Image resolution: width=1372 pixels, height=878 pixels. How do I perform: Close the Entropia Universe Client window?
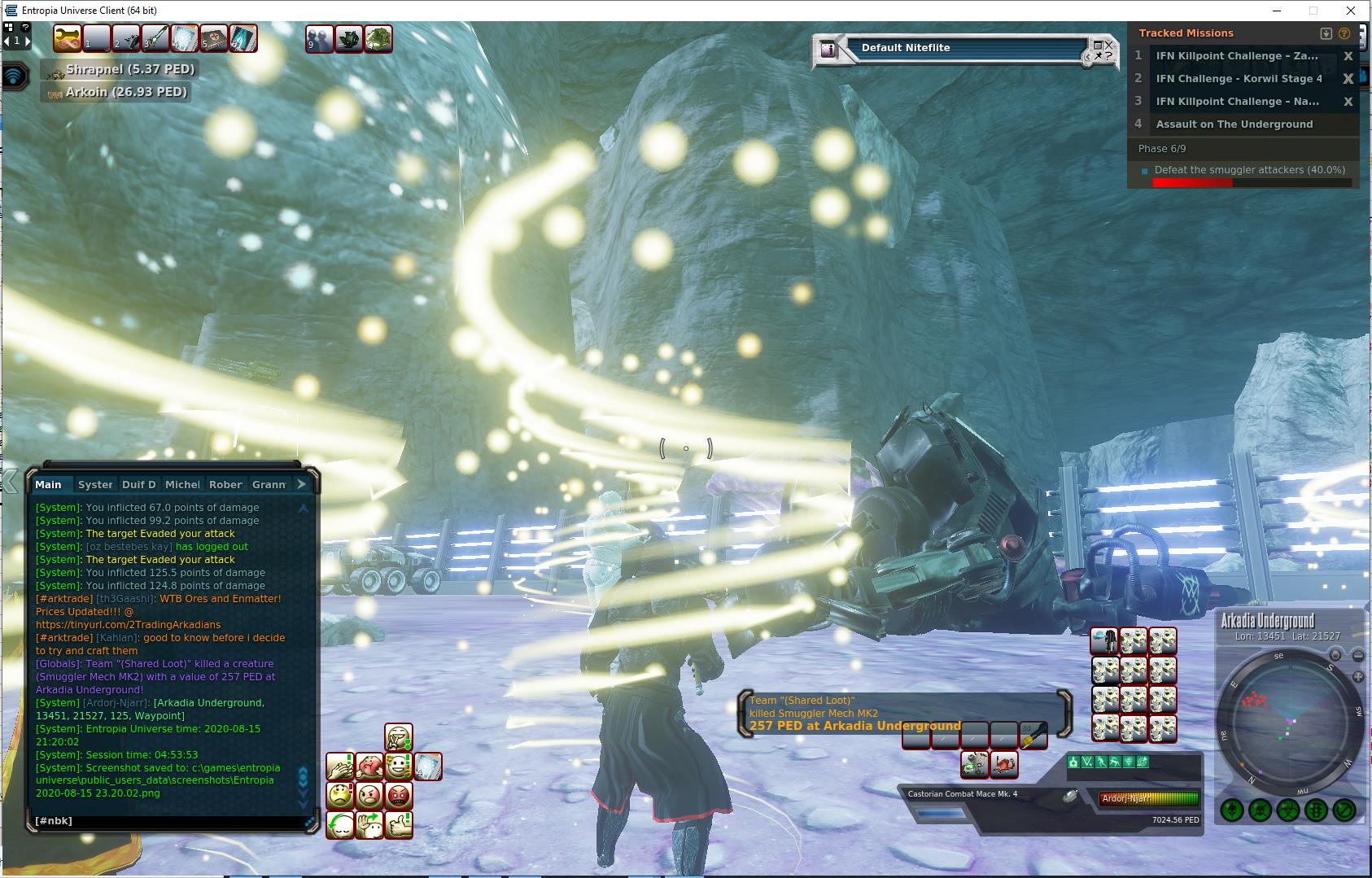coord(1352,11)
